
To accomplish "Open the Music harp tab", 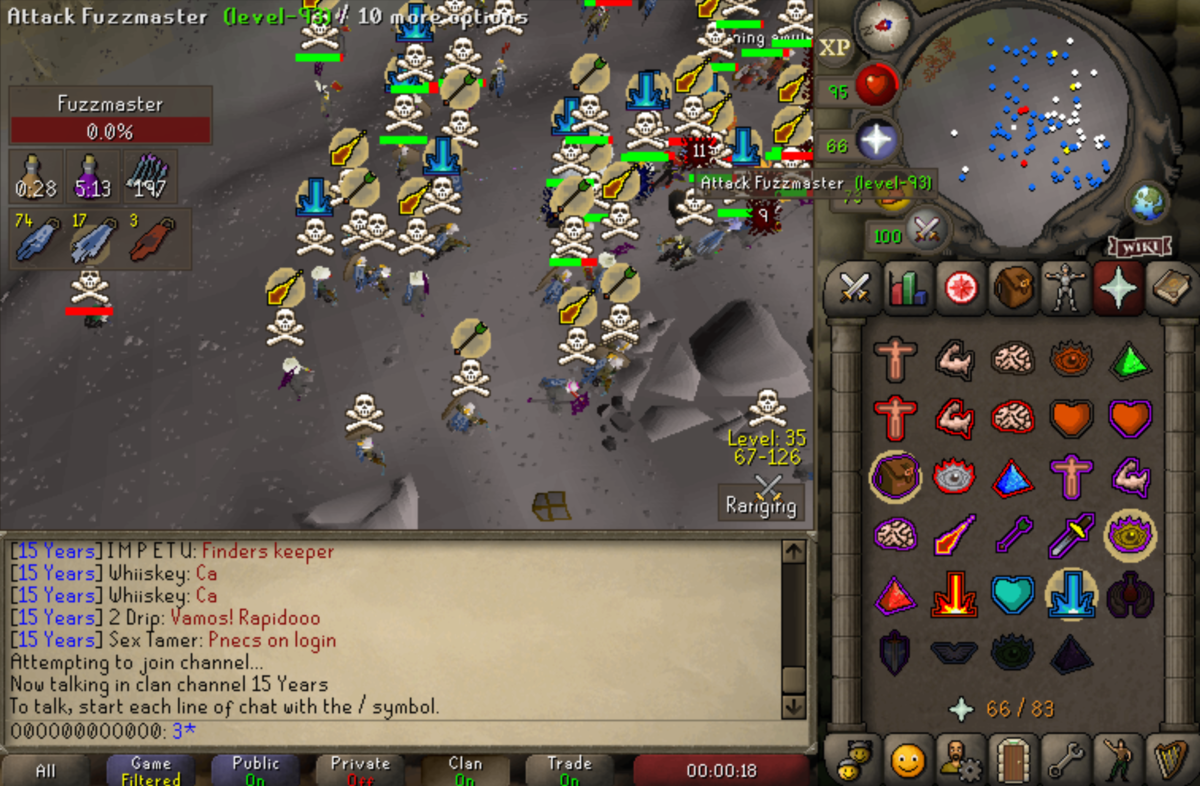I will tap(1171, 762).
